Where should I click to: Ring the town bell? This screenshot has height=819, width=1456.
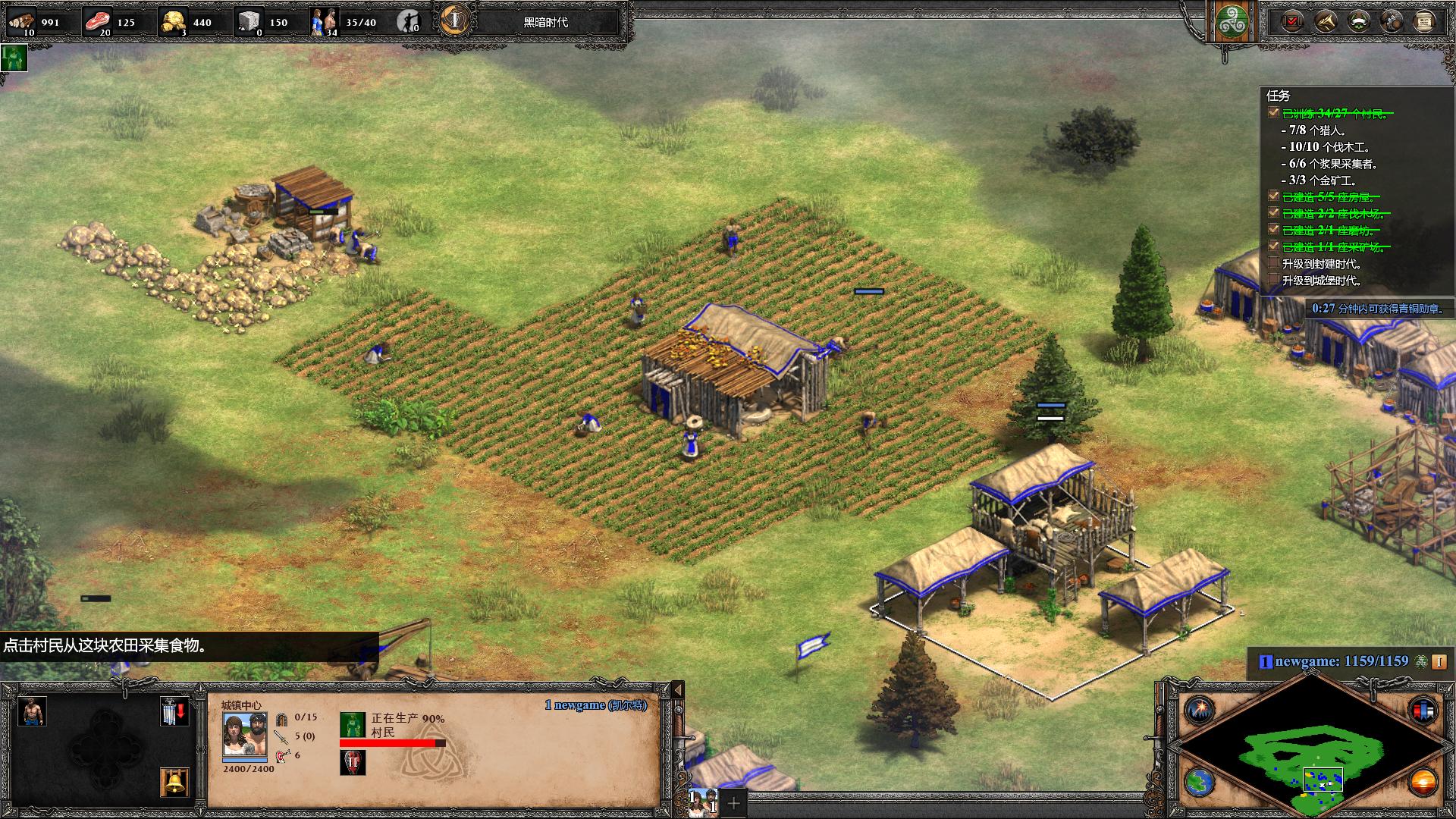(x=174, y=782)
